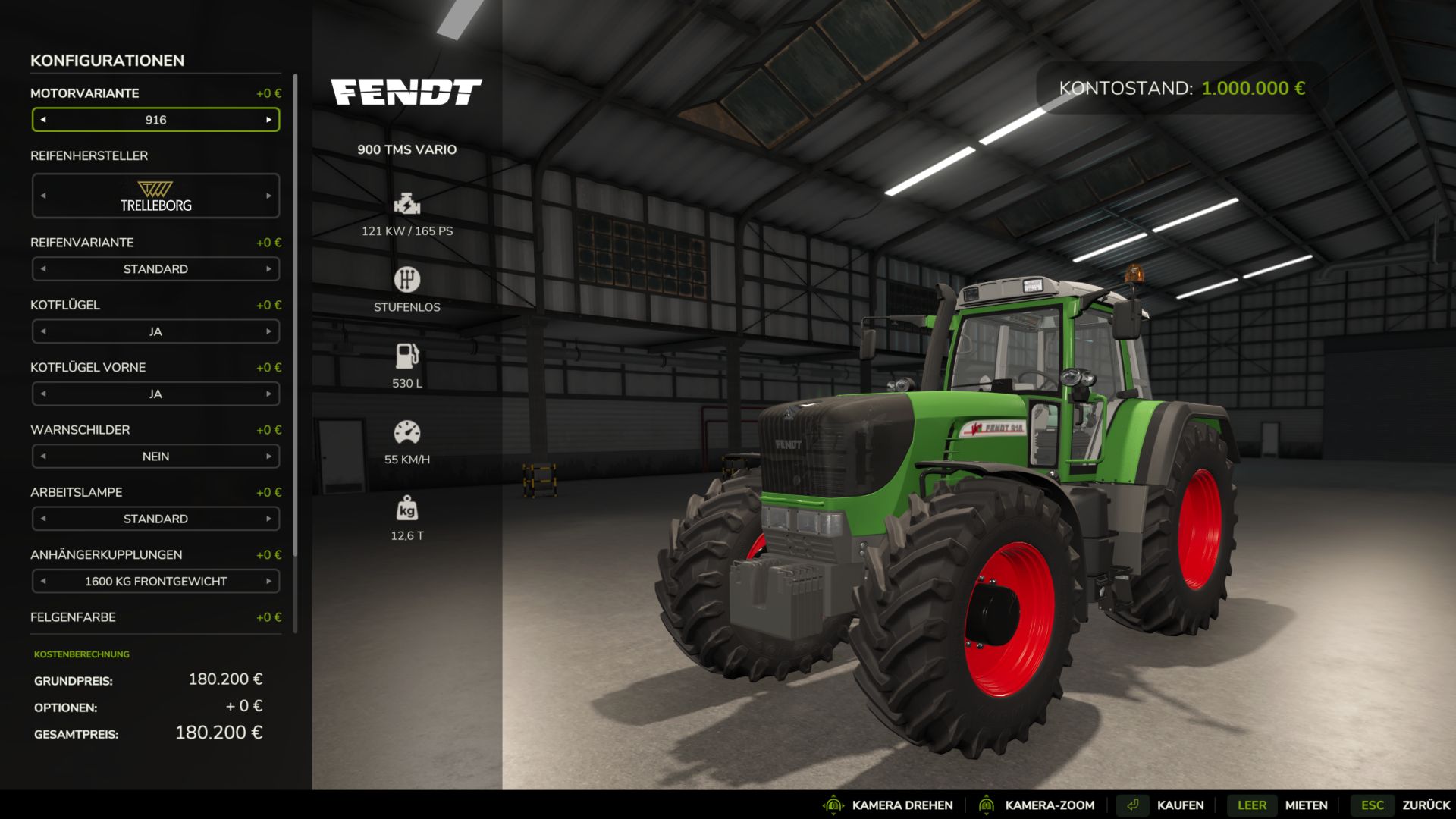Buy the tractor with Kaufen
1456x819 pixels.
click(1179, 805)
